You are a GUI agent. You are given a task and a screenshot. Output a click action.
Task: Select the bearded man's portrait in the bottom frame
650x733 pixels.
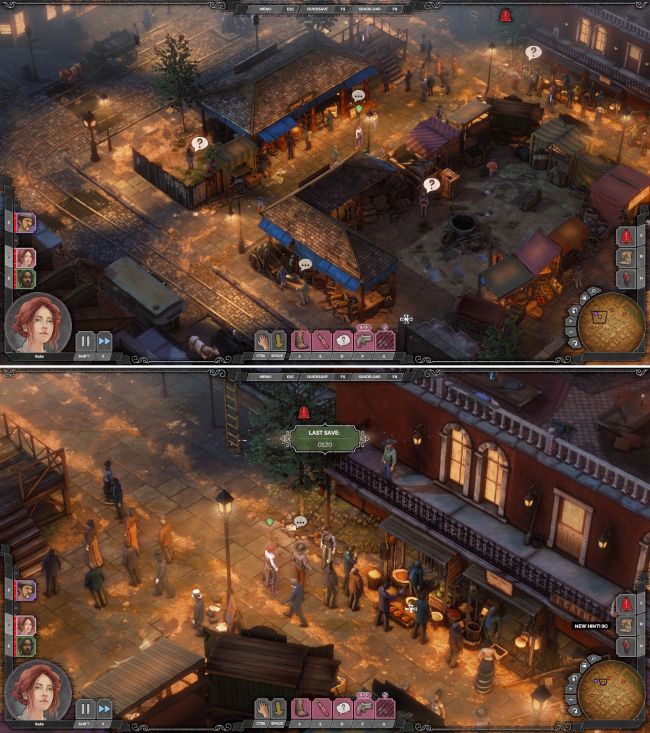(25, 646)
